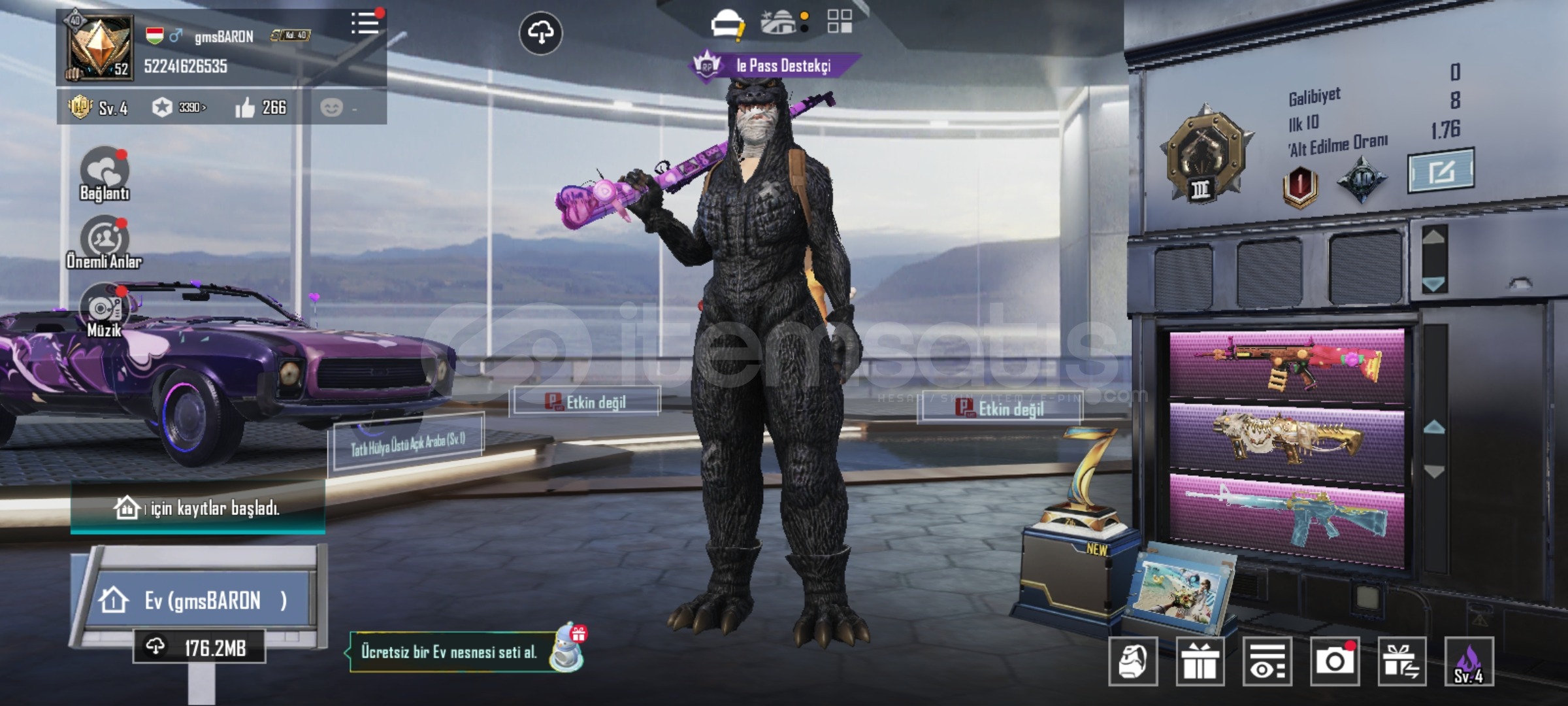This screenshot has width=1568, height=706.
Task: Open the list menu icon
Action: (365, 24)
